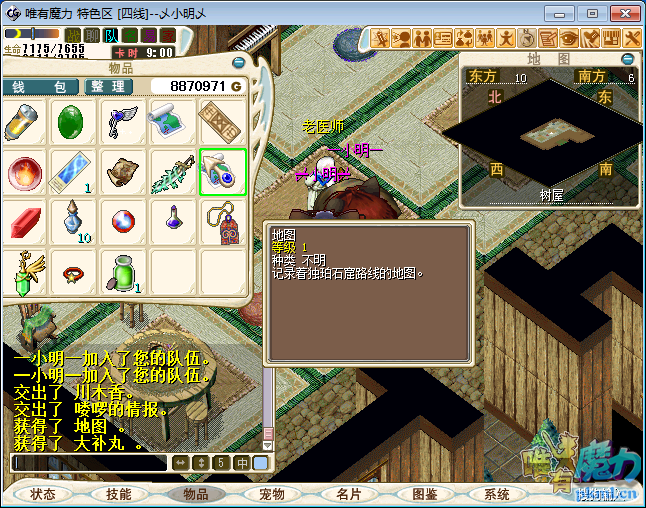Choose the green jar item
The image size is (646, 508).
123,271
